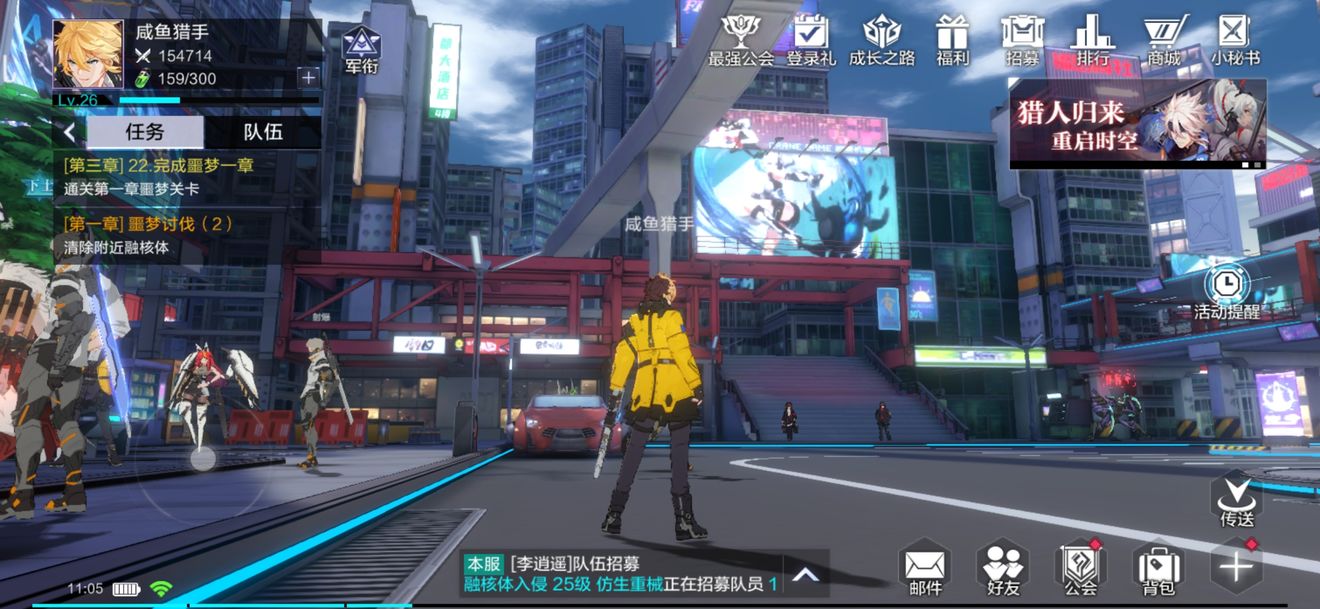Expand the chat panel with the up arrow

(x=806, y=574)
